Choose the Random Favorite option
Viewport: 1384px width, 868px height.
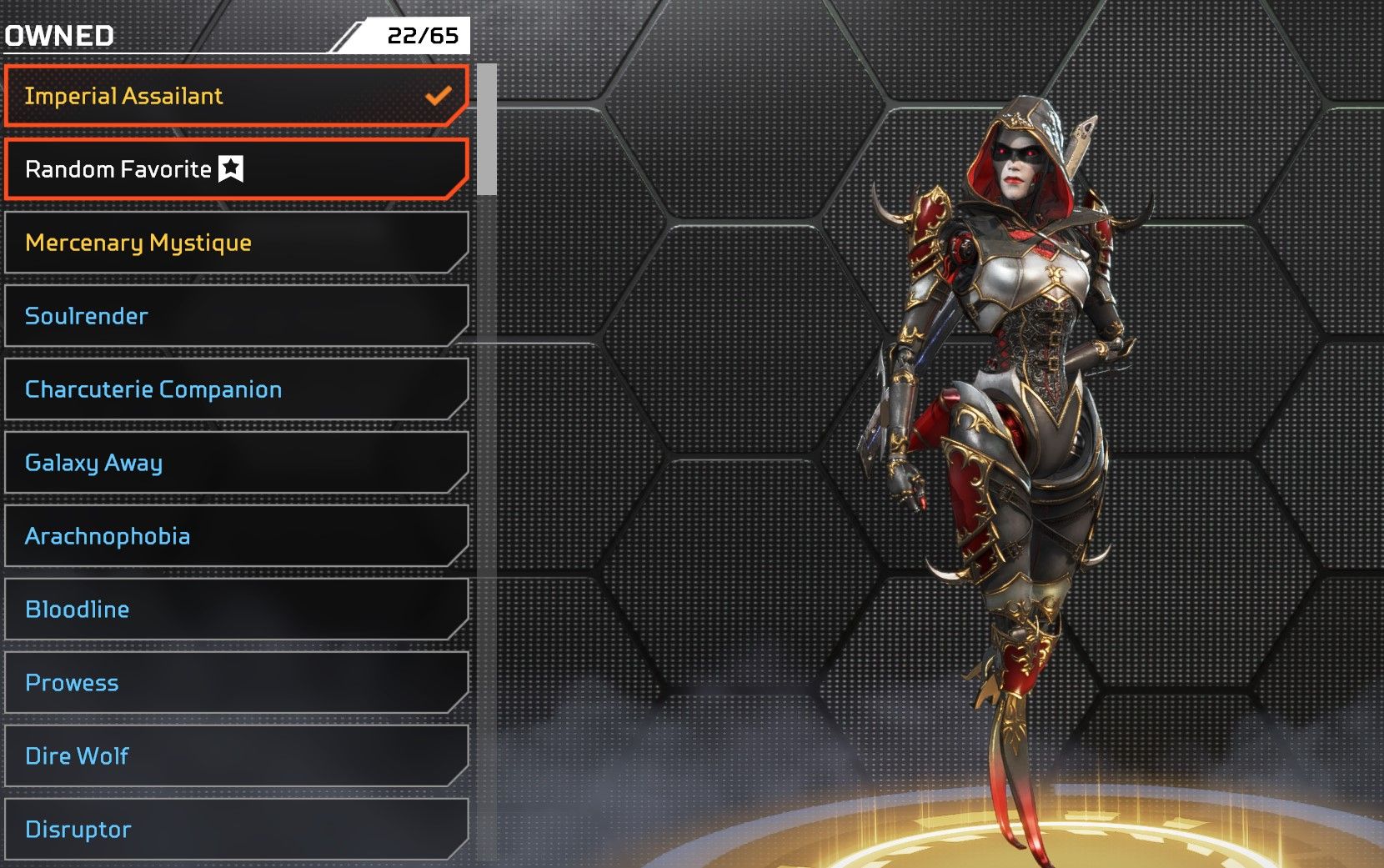(x=236, y=169)
